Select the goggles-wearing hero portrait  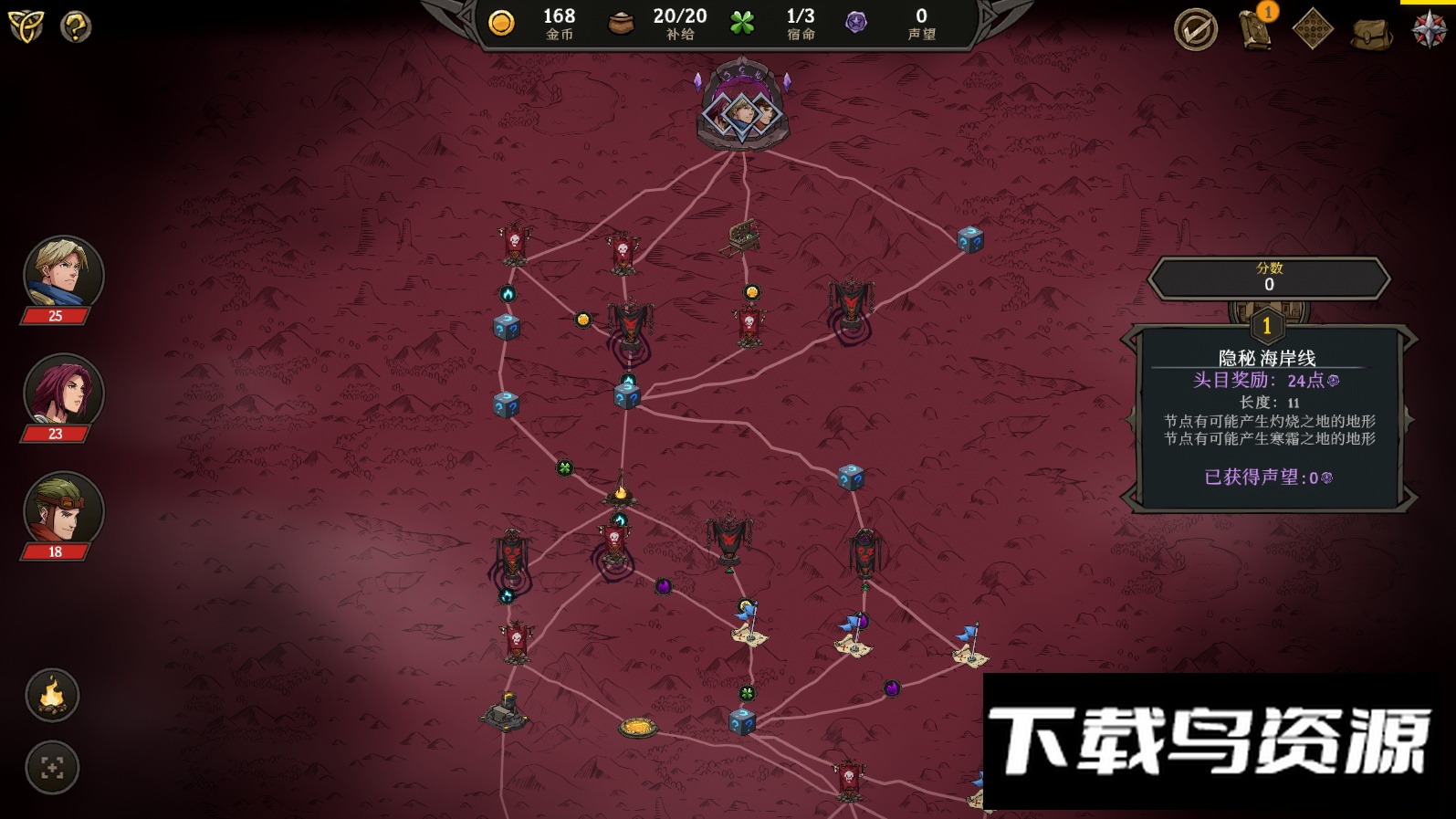63,509
